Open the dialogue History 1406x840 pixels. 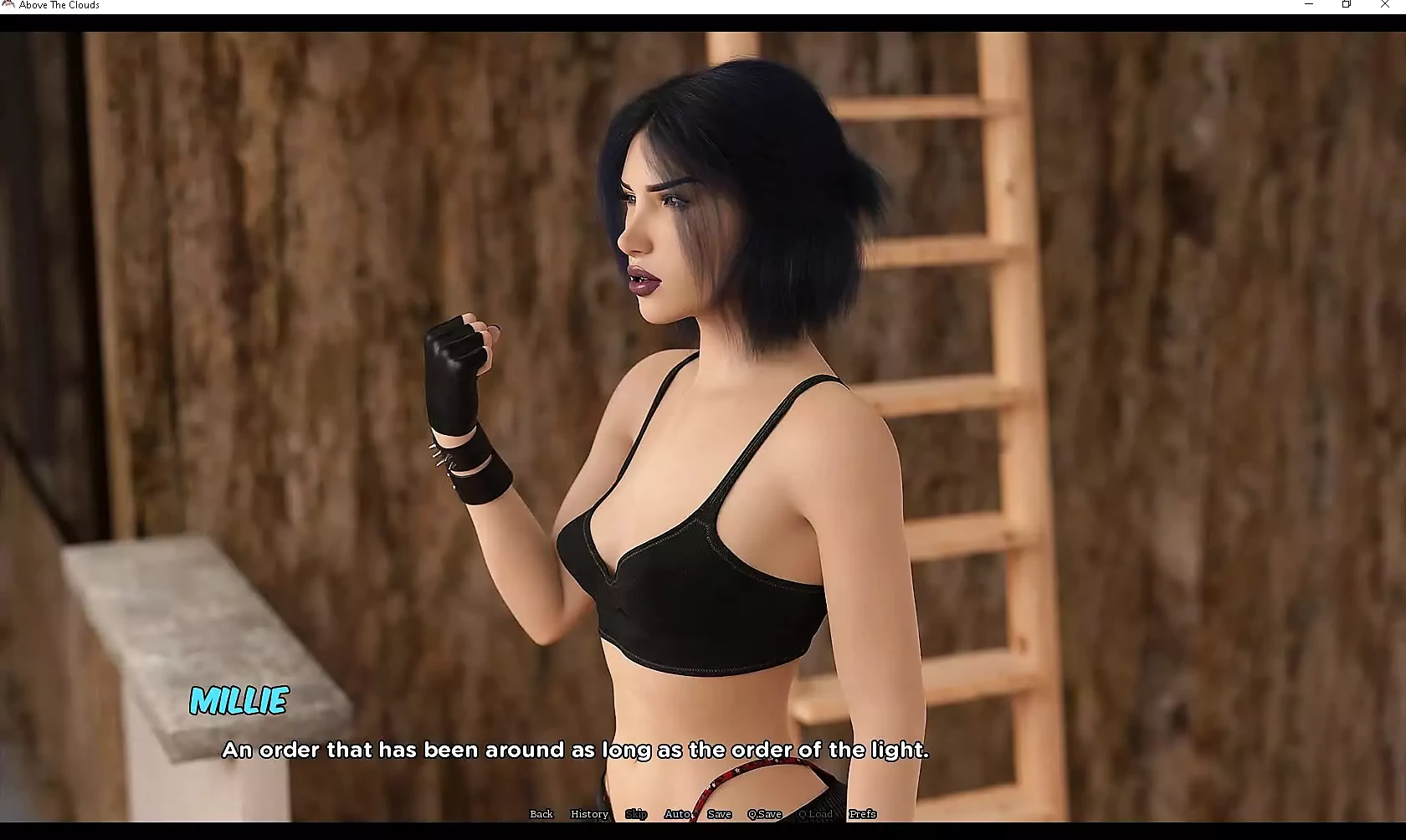click(x=589, y=814)
